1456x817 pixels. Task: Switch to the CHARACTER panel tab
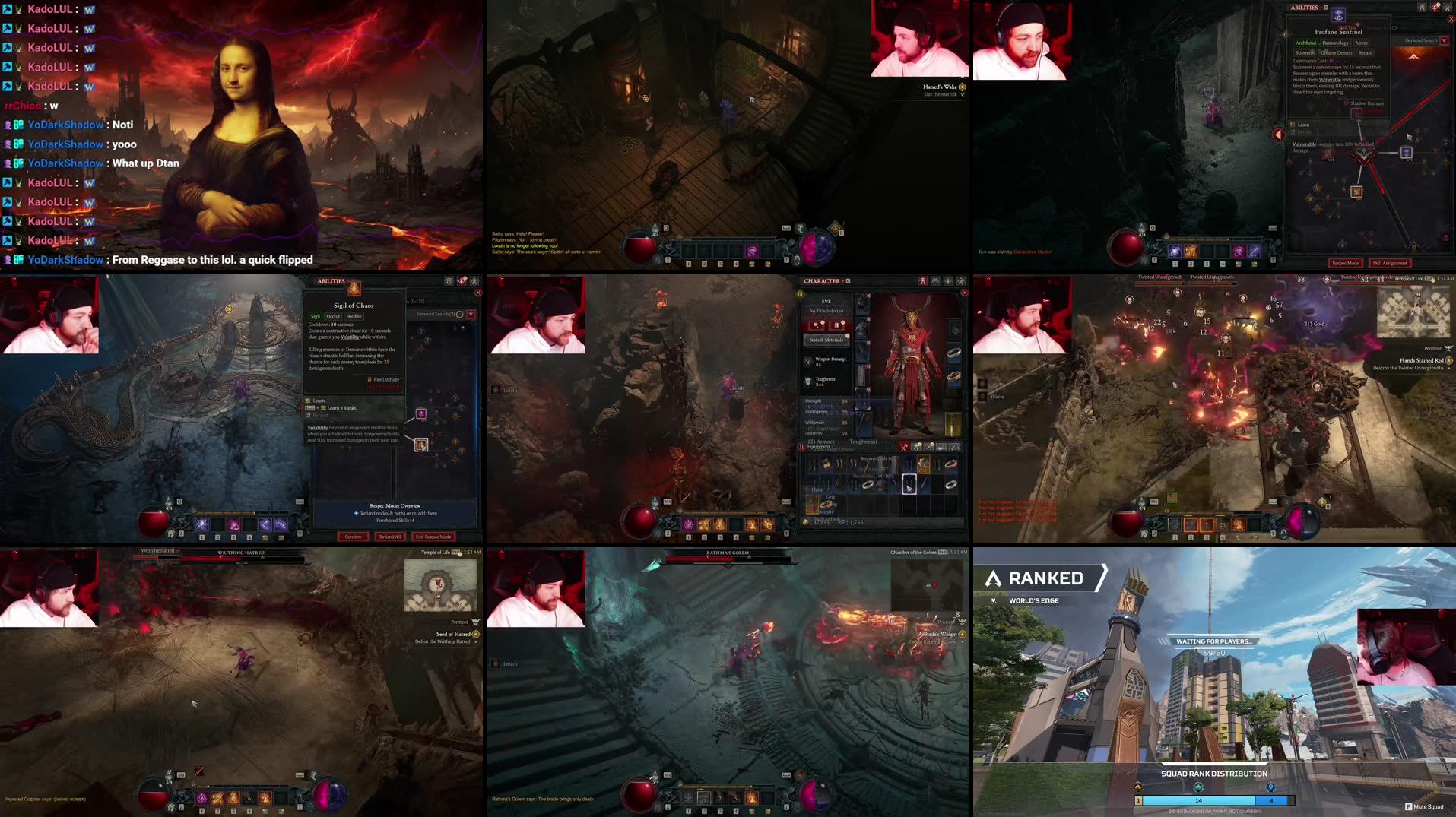coord(823,280)
